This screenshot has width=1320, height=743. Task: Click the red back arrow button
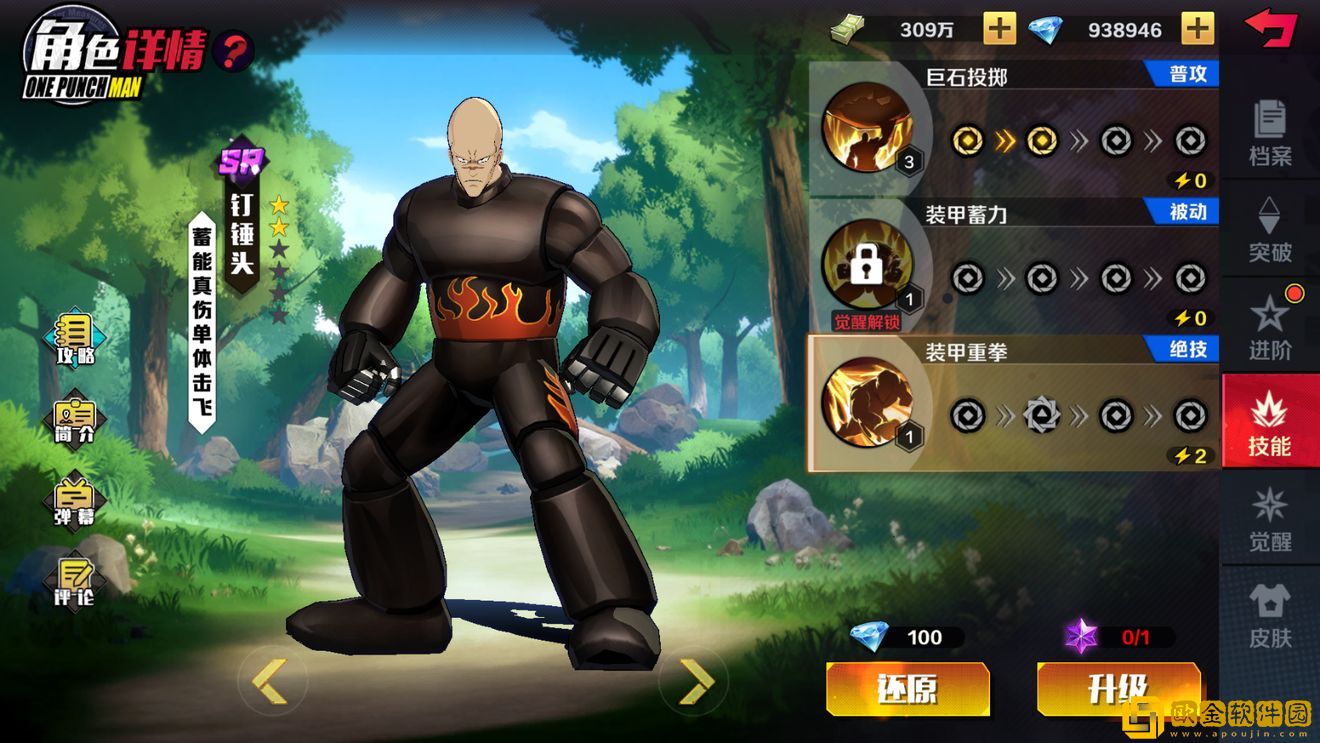point(1269,27)
